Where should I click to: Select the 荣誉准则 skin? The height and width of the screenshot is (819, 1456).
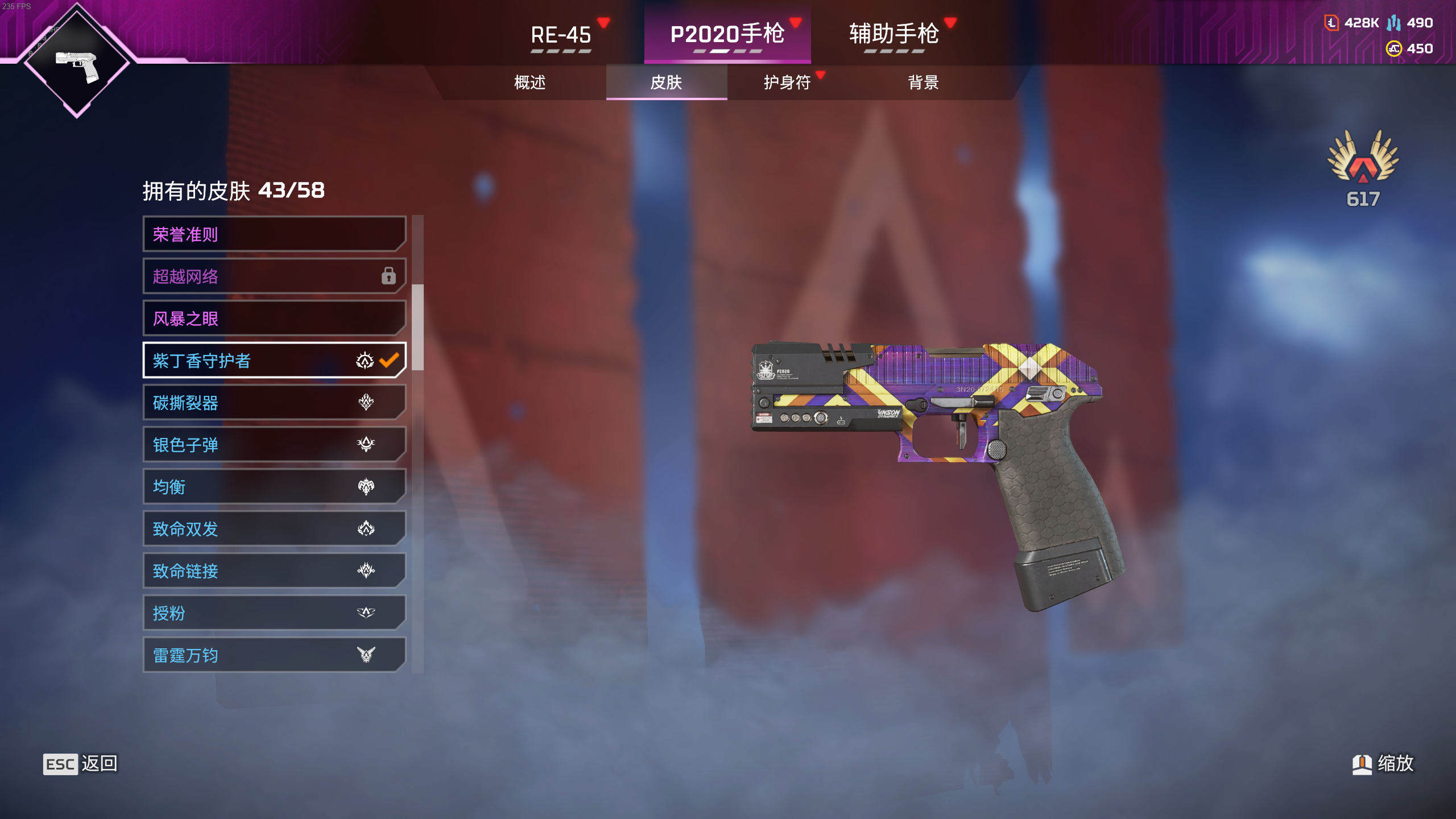coord(274,234)
